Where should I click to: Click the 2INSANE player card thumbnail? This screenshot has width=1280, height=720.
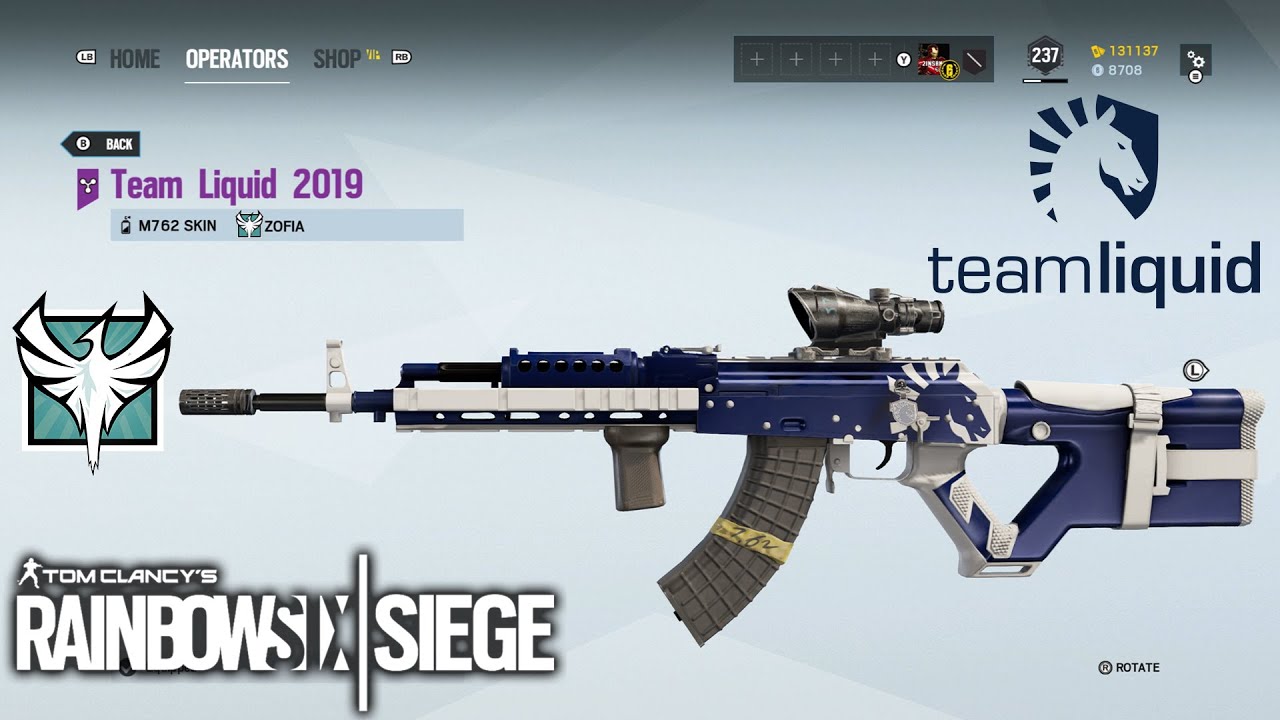934,60
